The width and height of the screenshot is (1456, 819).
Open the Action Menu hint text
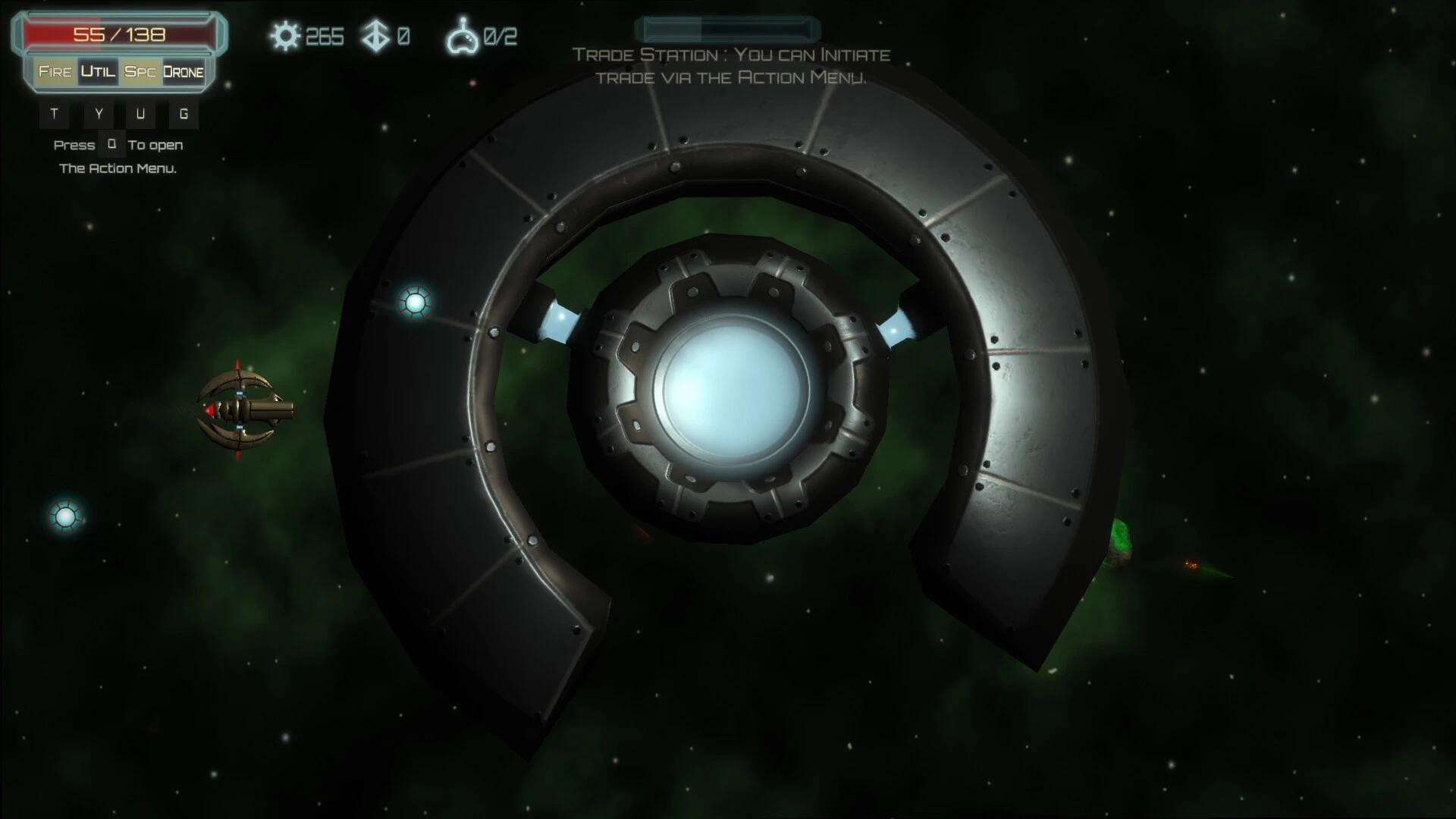(x=118, y=168)
